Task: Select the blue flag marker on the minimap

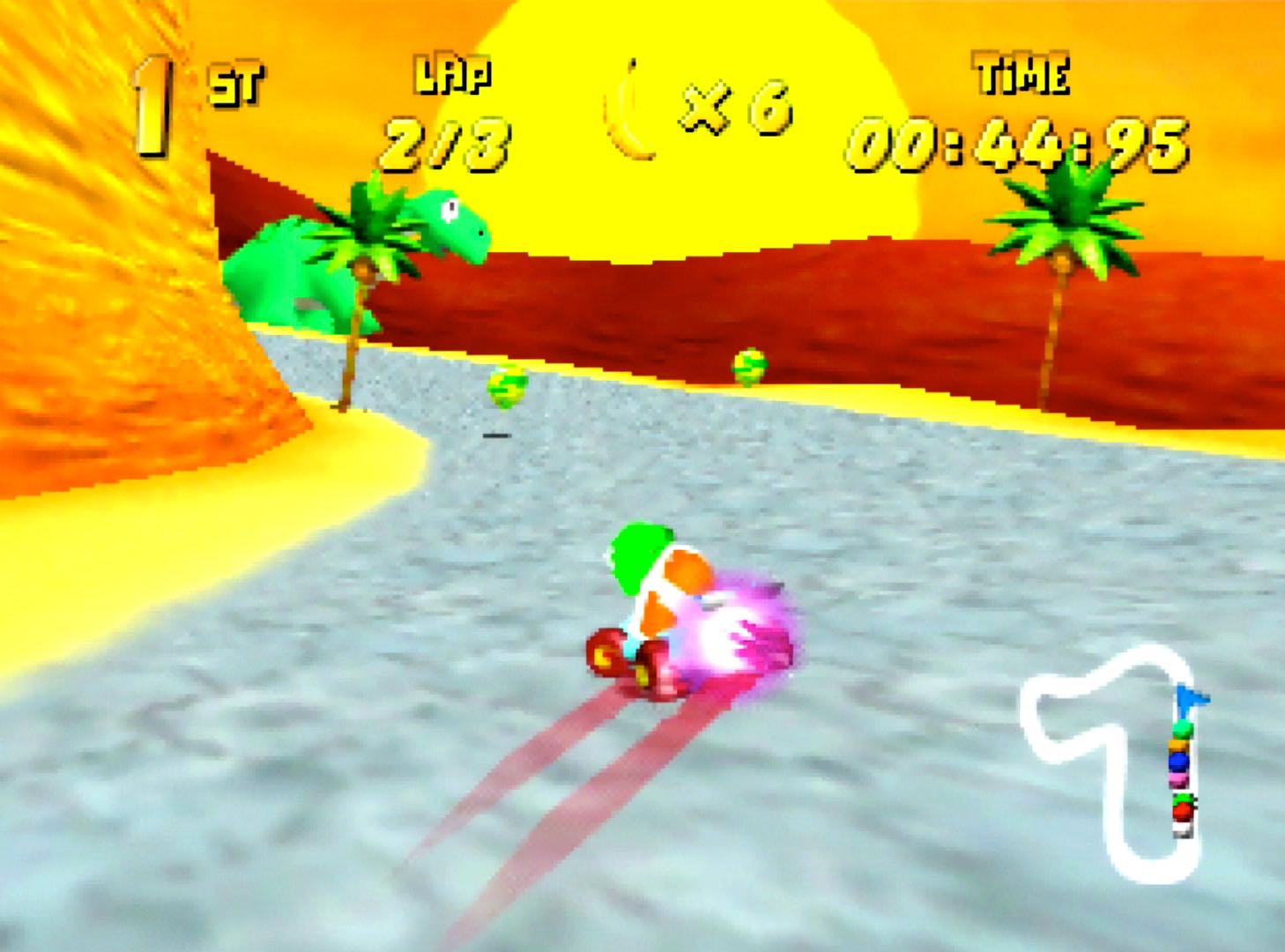Action: pyautogui.click(x=1193, y=698)
